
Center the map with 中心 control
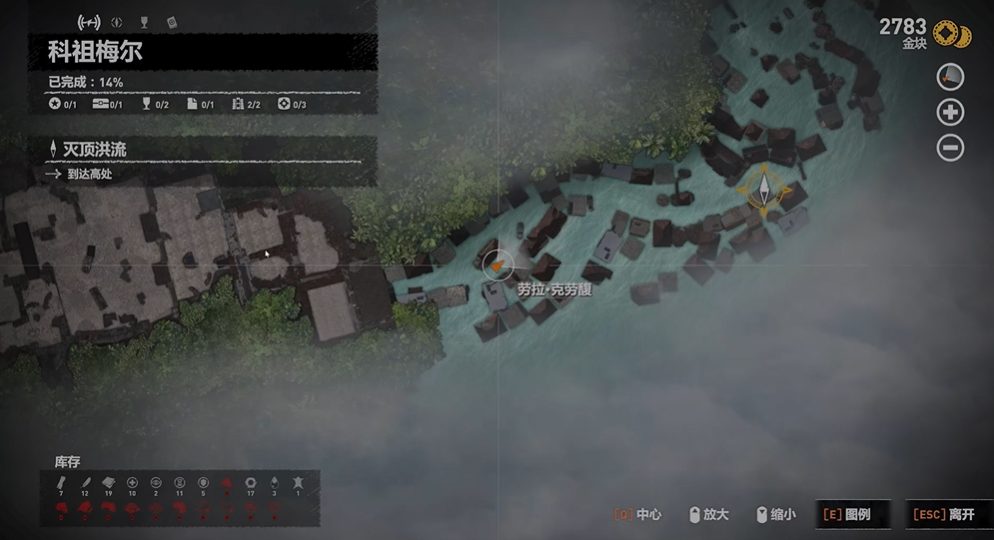pos(638,514)
